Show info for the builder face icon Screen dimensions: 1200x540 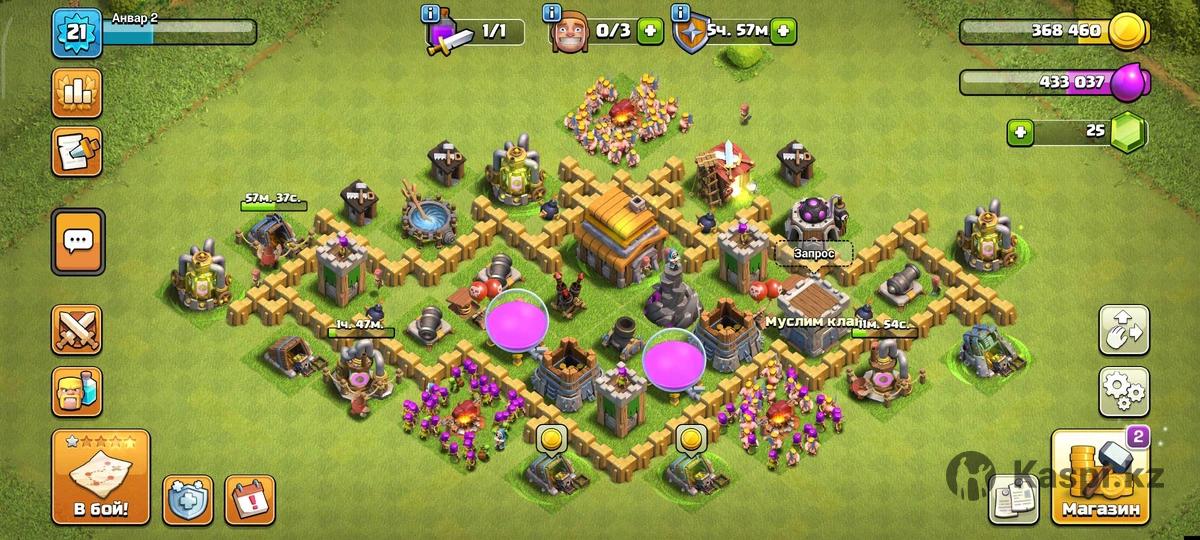pos(551,14)
